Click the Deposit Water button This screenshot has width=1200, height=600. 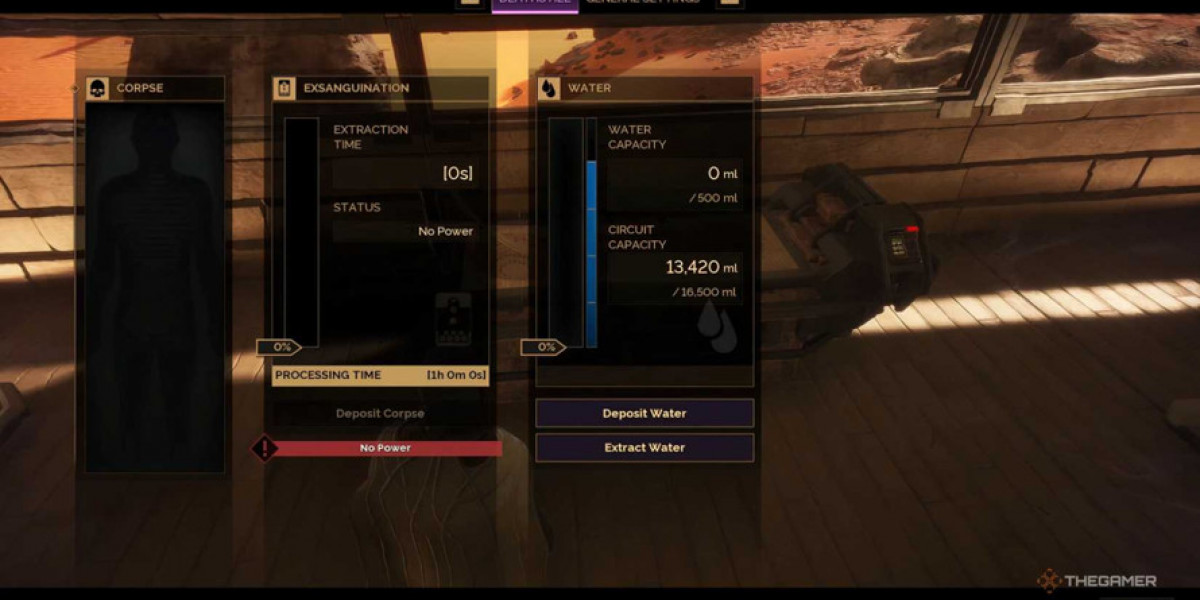point(644,413)
